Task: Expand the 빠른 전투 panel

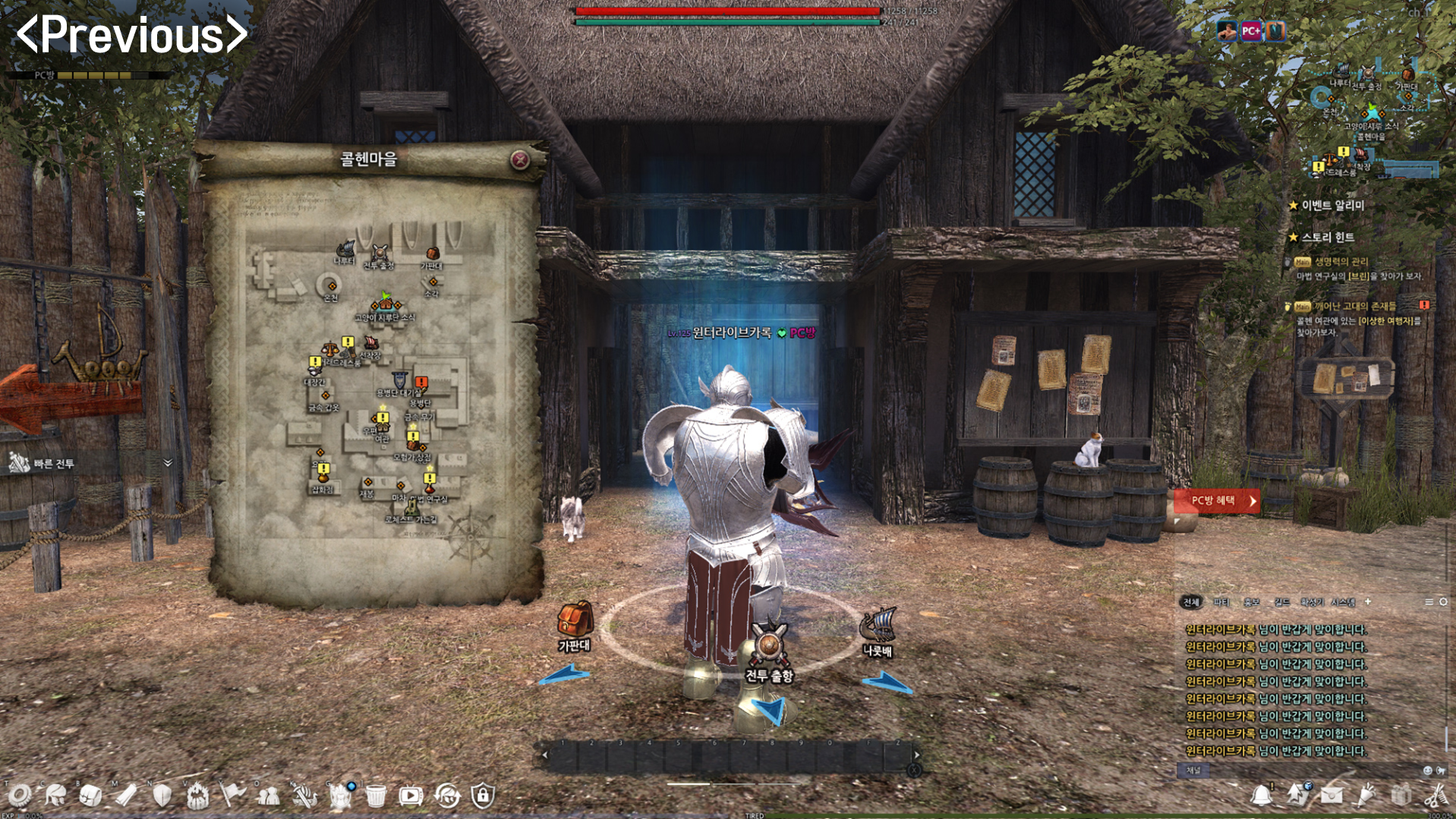Action: tap(168, 463)
